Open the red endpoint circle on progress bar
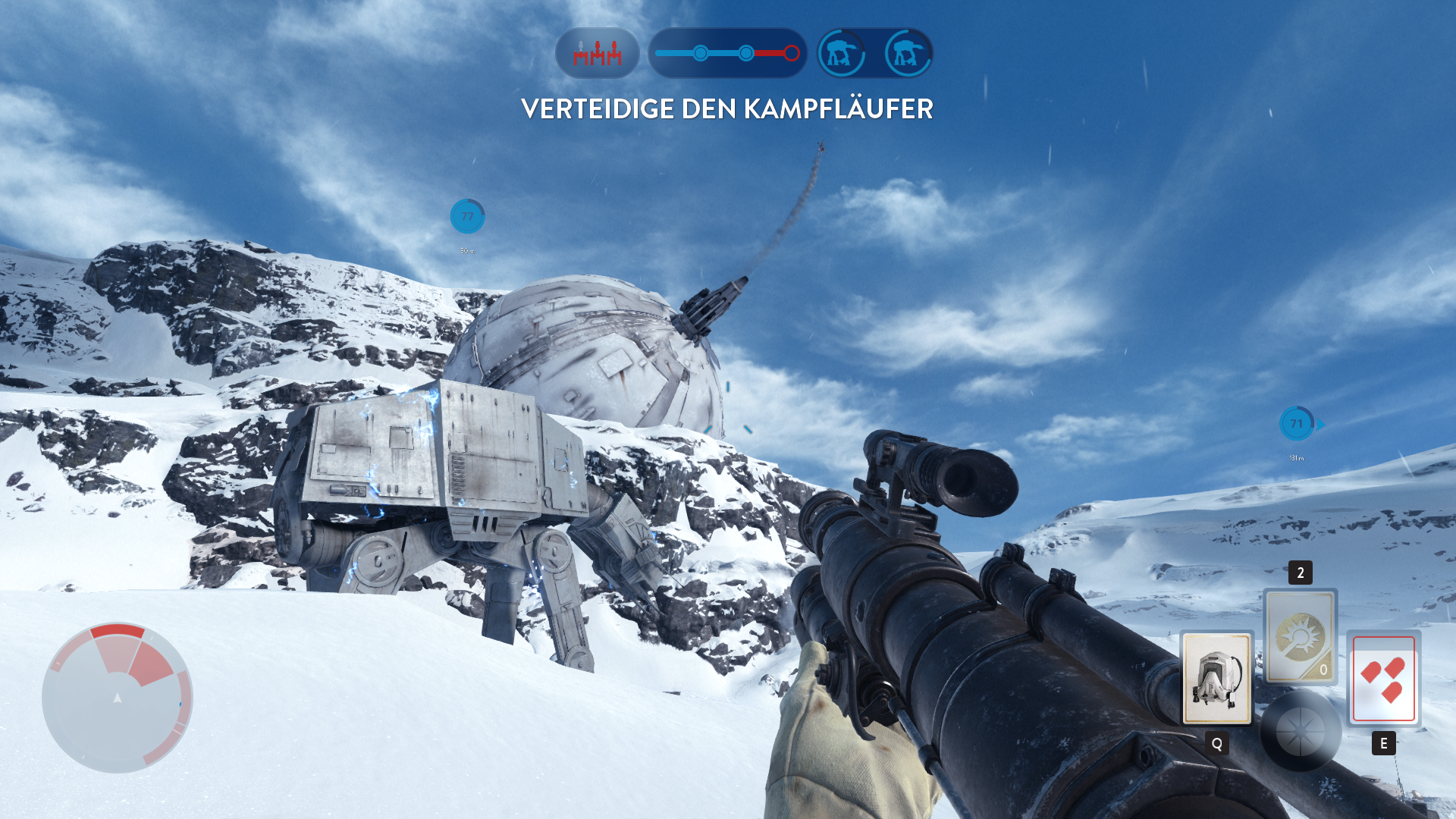Screen dimensions: 1456x819 coord(792,53)
